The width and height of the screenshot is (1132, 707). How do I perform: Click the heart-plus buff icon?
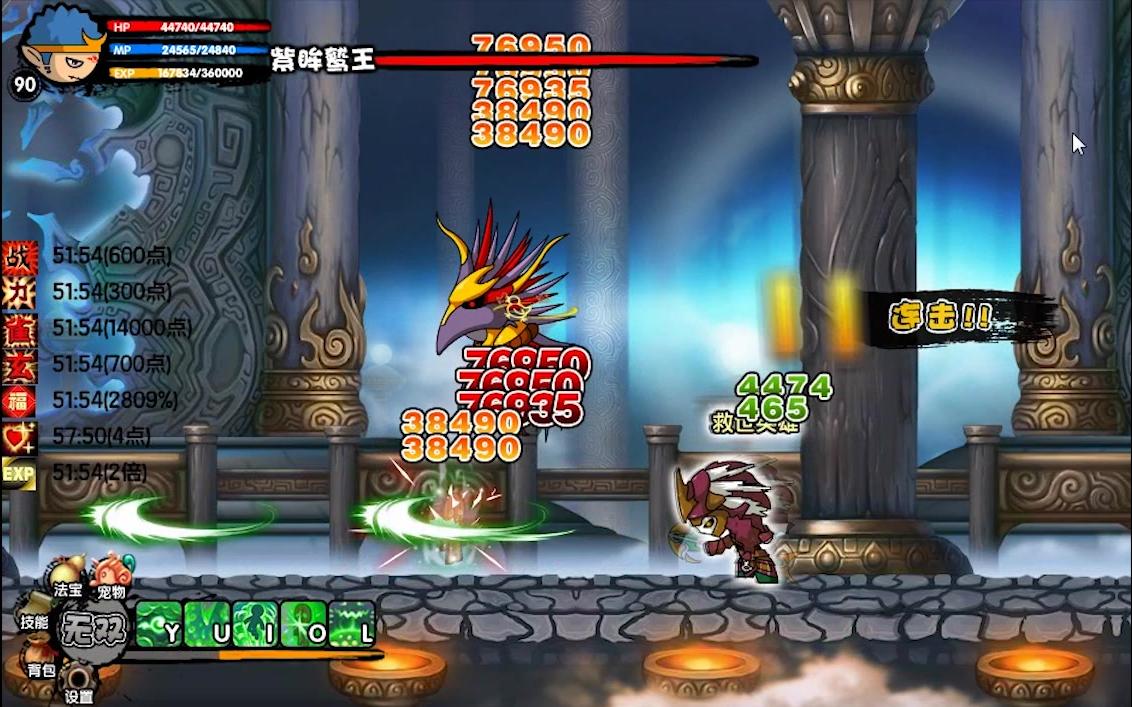tap(19, 436)
